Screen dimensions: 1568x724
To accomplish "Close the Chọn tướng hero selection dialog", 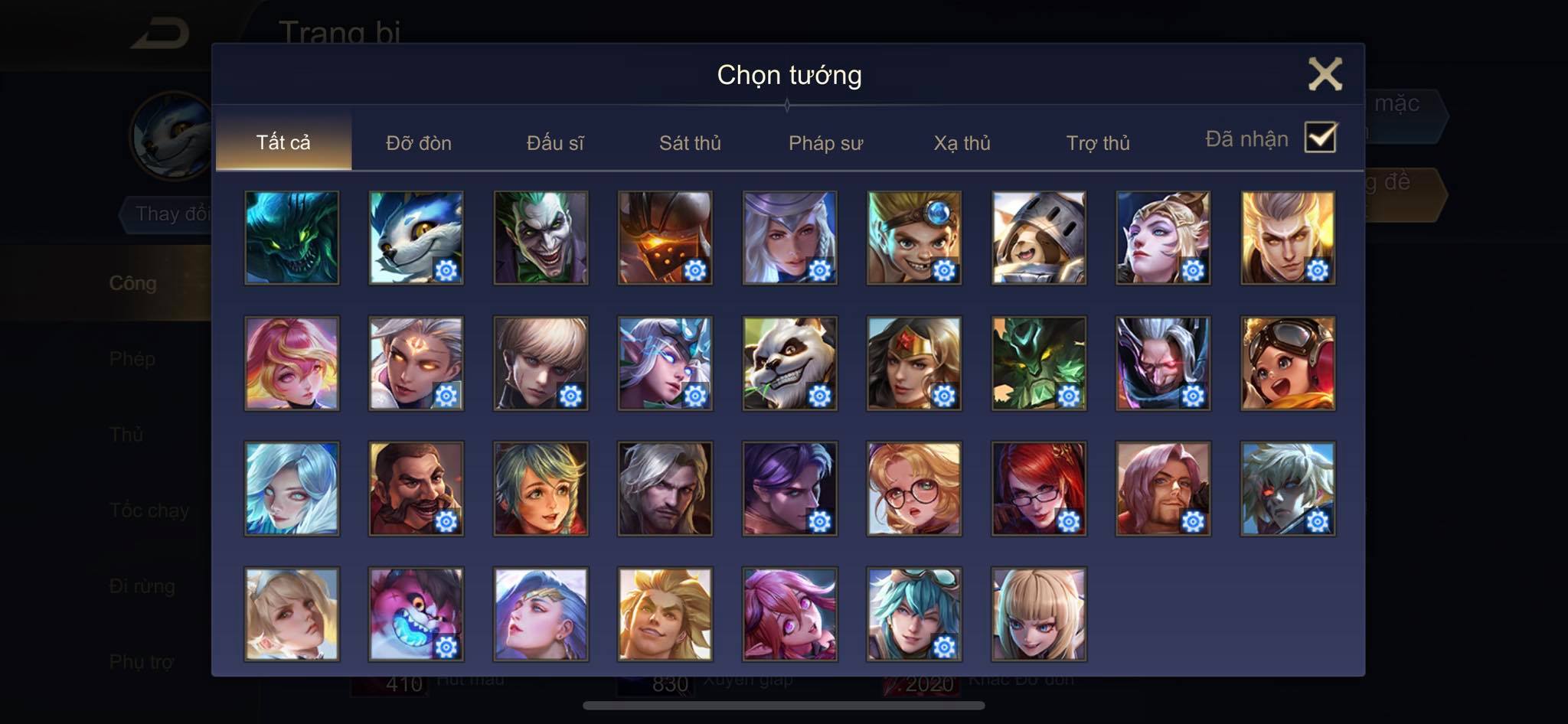I will 1325,74.
